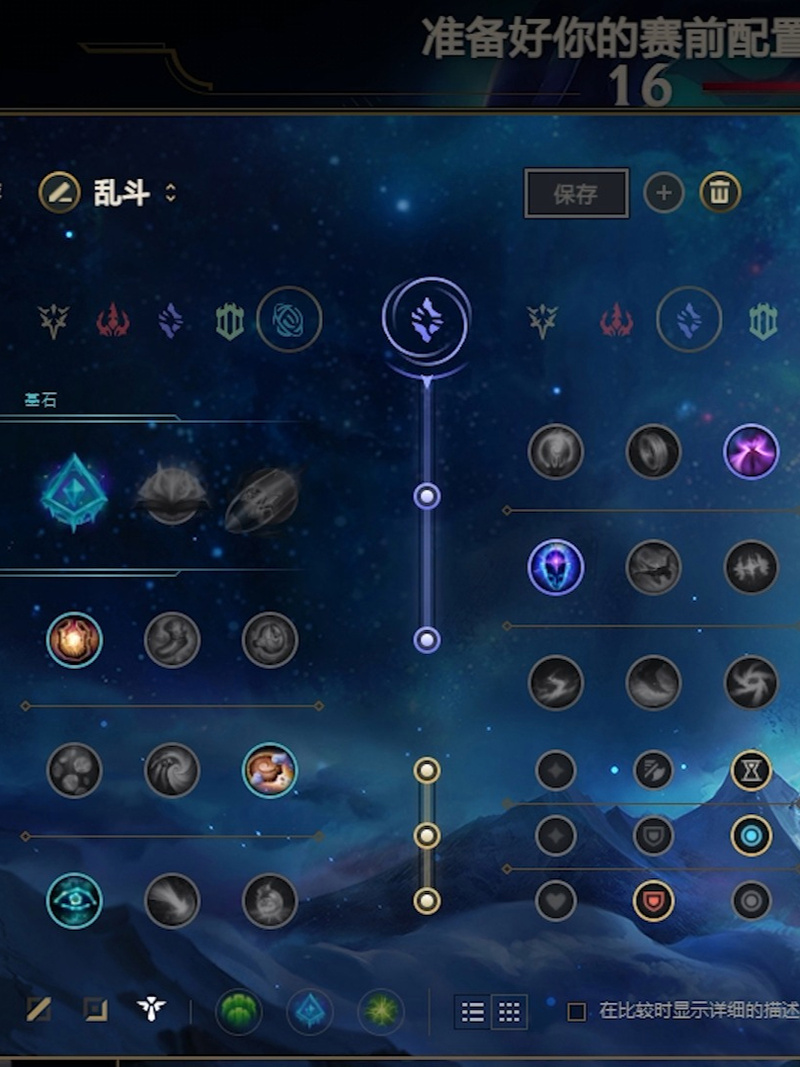Screen dimensions: 800x1067
Task: Choose the hourglass ability haste shard
Action: (x=751, y=770)
